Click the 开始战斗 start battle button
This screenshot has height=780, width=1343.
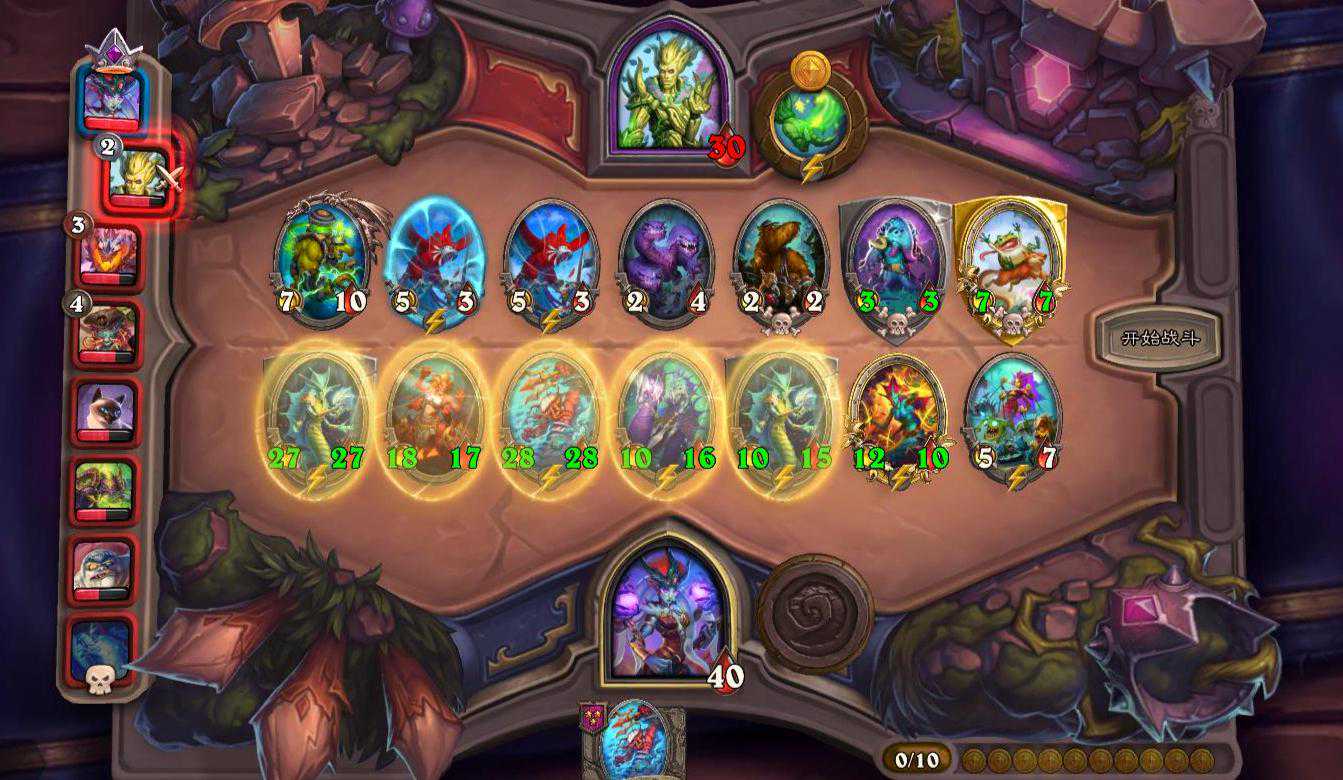(x=1158, y=338)
